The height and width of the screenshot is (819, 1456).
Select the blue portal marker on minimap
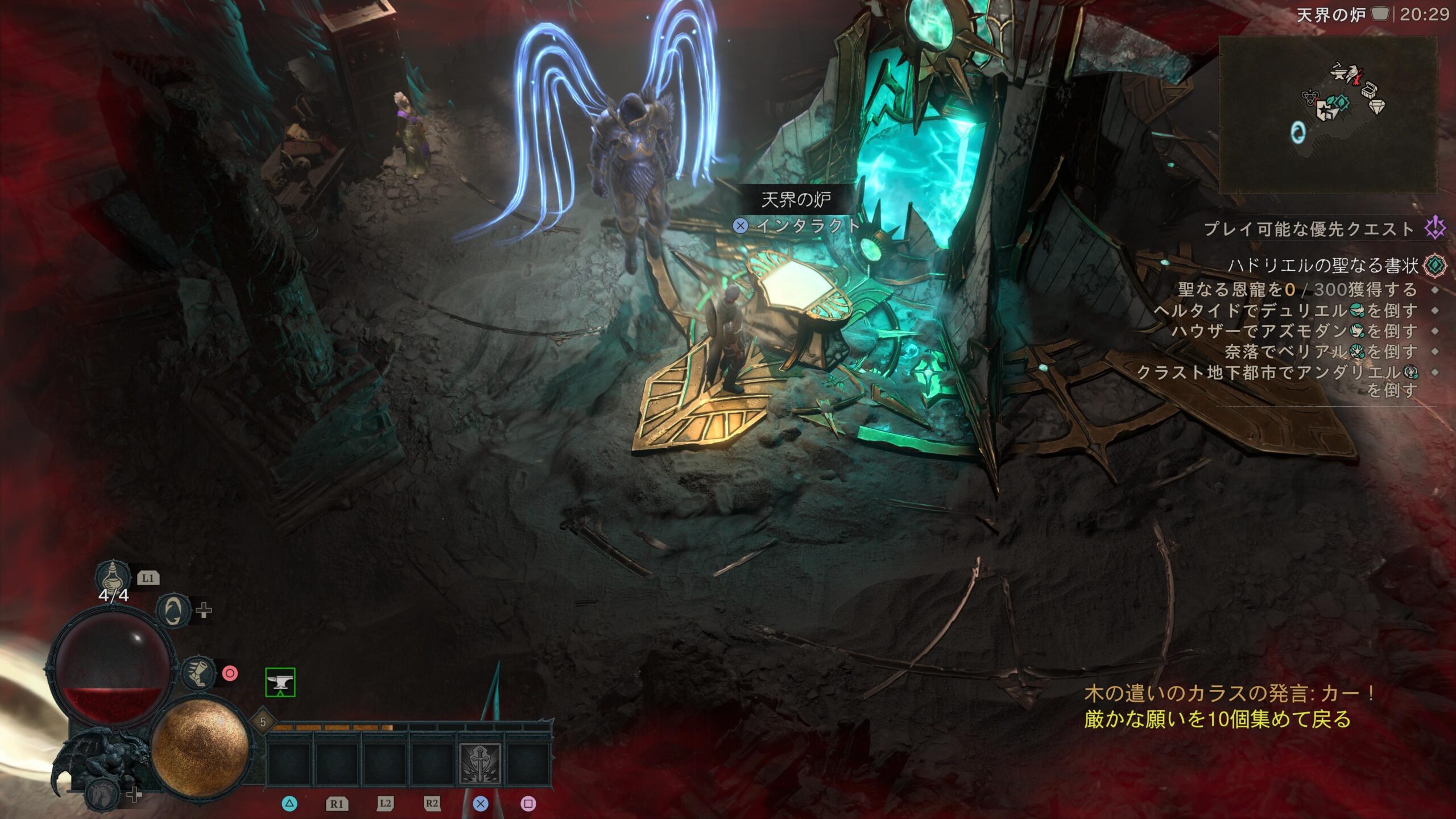(1298, 133)
